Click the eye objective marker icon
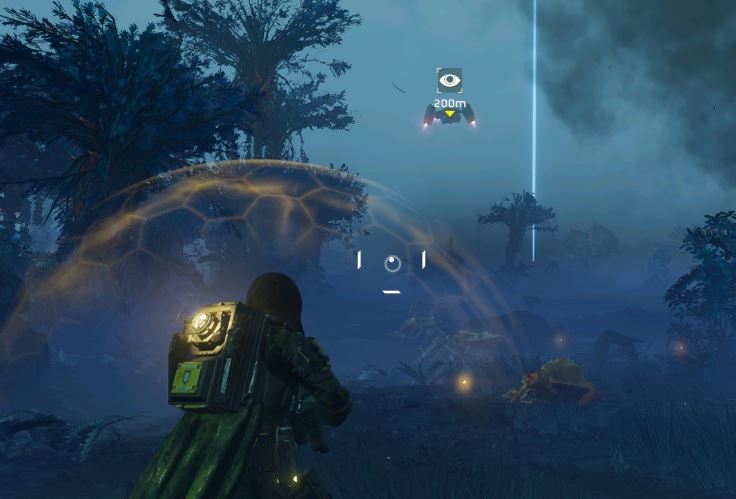736x499 pixels. click(x=449, y=80)
